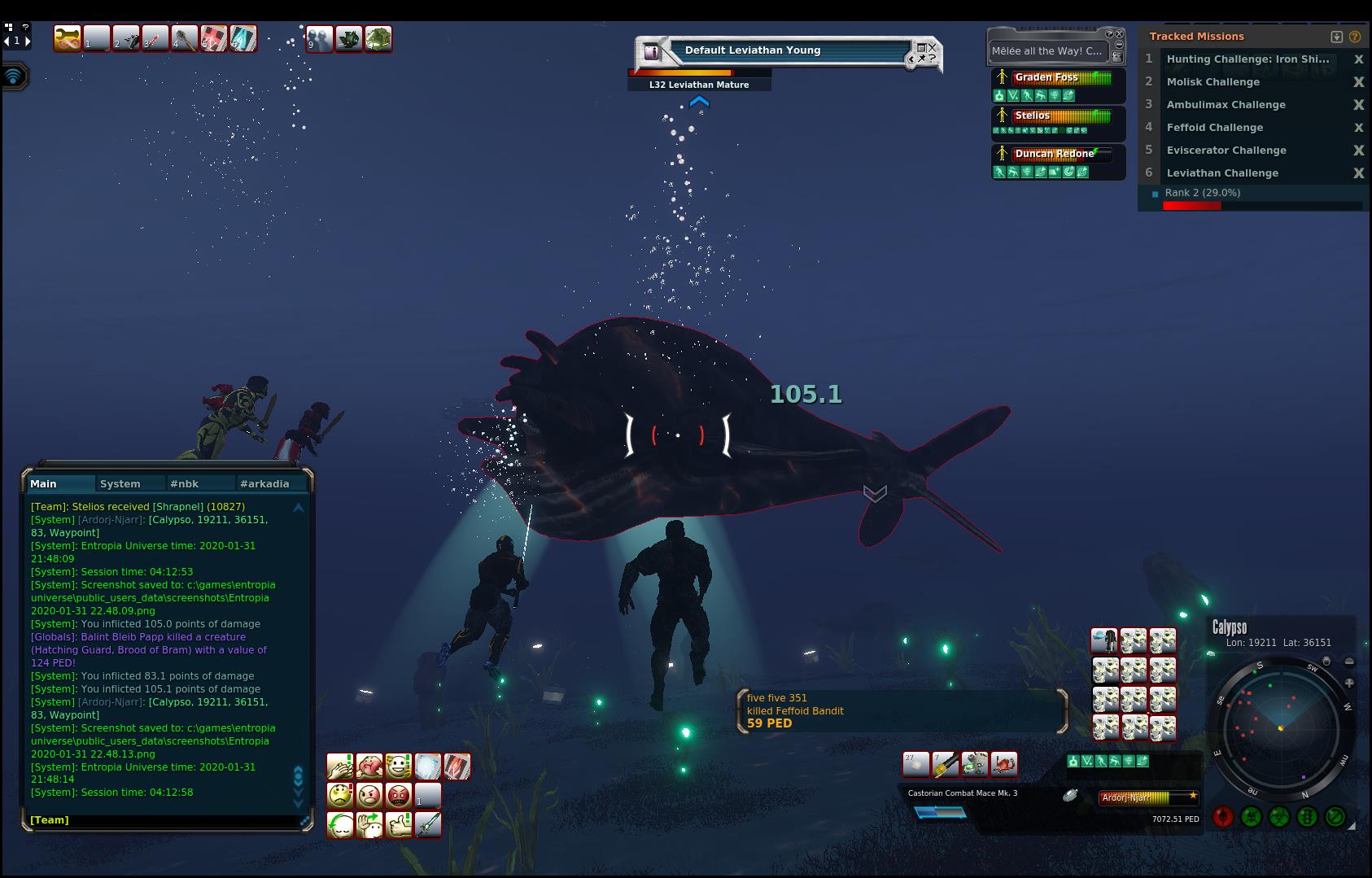Click the Team chat input field
1372x878 pixels.
tap(163, 820)
